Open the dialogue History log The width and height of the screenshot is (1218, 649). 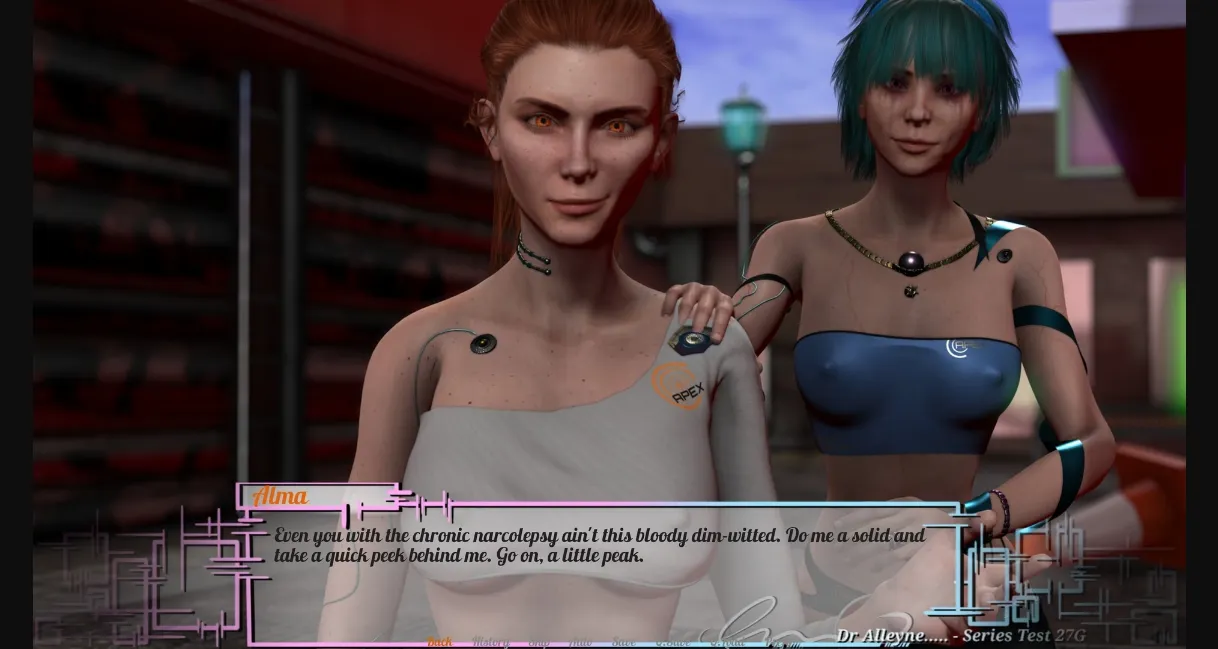click(x=490, y=642)
